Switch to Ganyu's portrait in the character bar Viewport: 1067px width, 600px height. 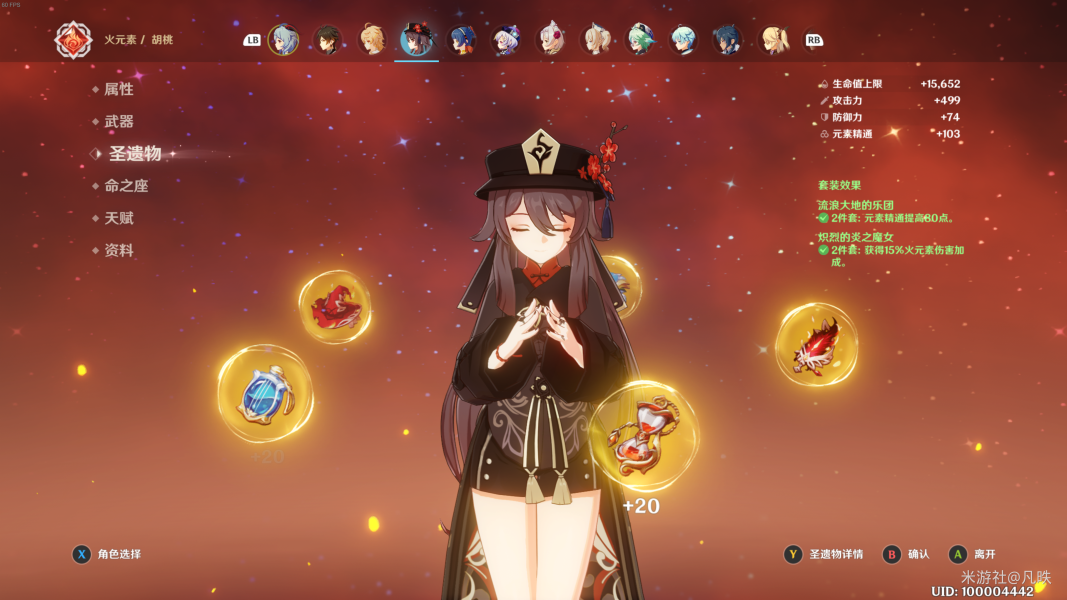pos(284,40)
